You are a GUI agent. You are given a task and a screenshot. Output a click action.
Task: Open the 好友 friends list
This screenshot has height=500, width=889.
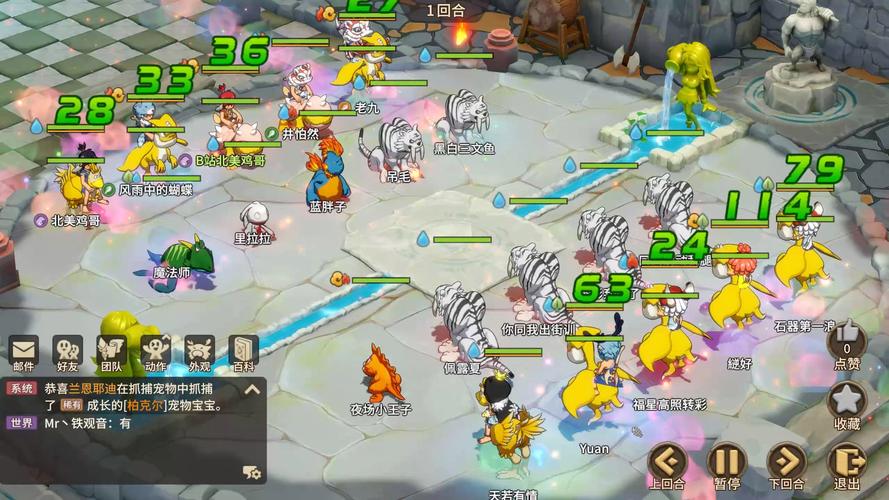(x=67, y=352)
